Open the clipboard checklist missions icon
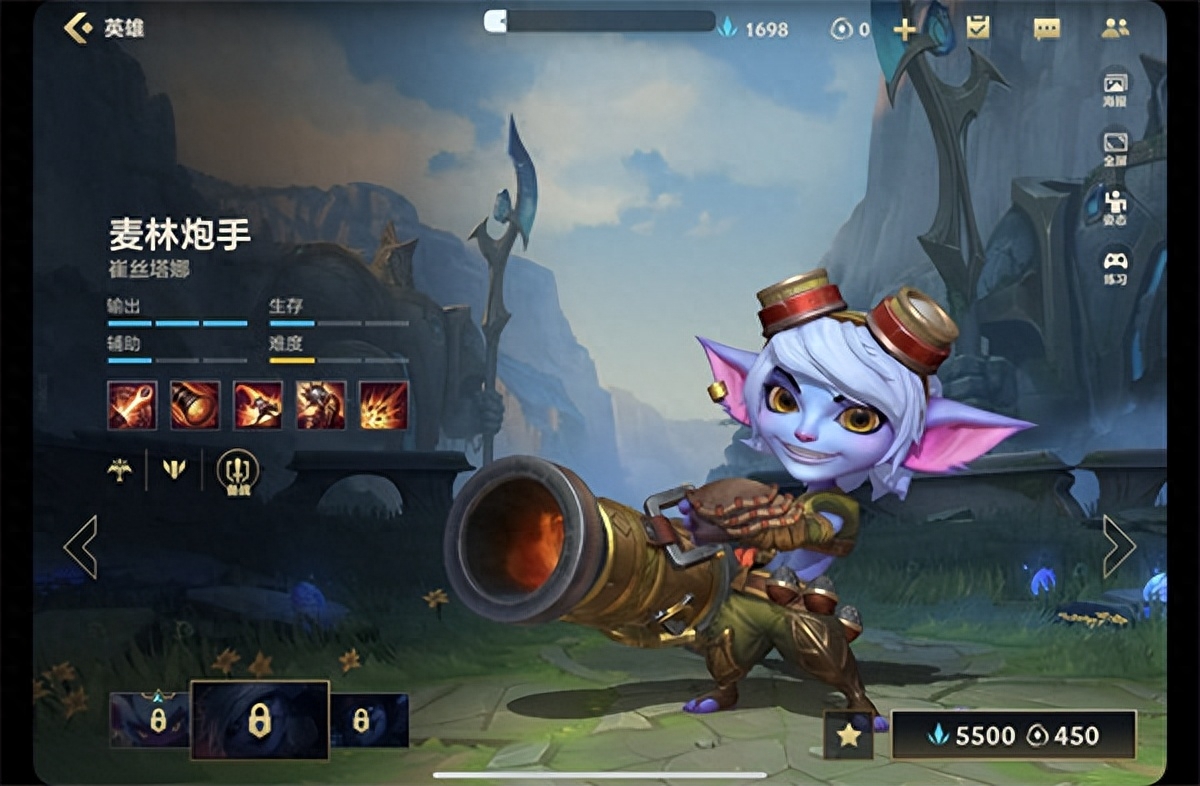This screenshot has width=1200, height=786. (x=978, y=28)
